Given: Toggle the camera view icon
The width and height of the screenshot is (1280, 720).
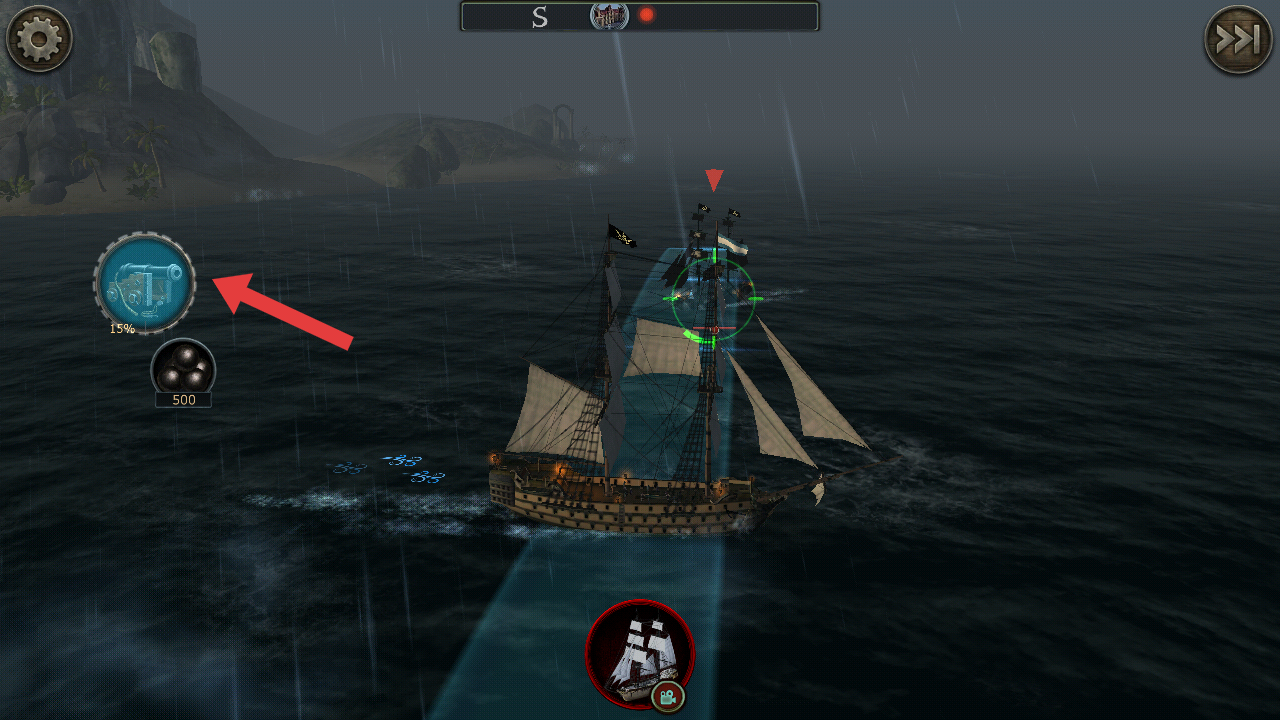Looking at the screenshot, I should [668, 695].
